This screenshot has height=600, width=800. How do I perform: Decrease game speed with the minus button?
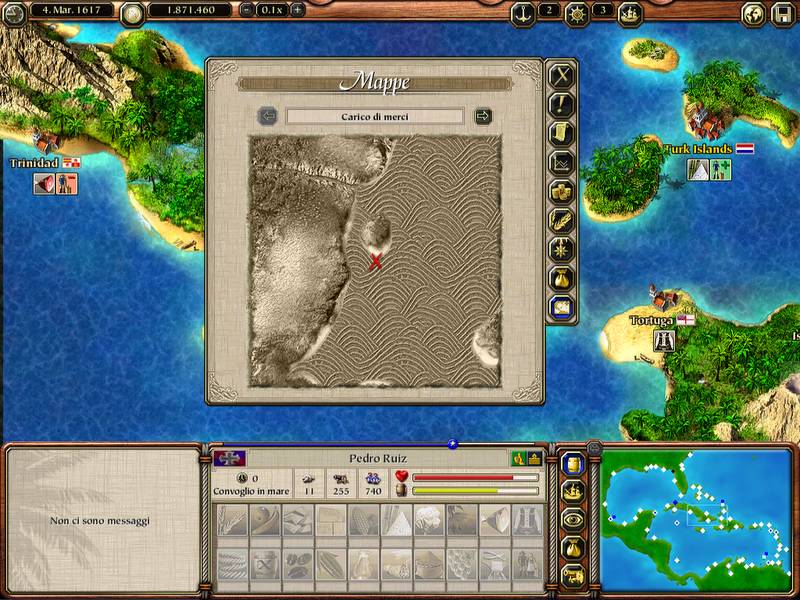[247, 10]
